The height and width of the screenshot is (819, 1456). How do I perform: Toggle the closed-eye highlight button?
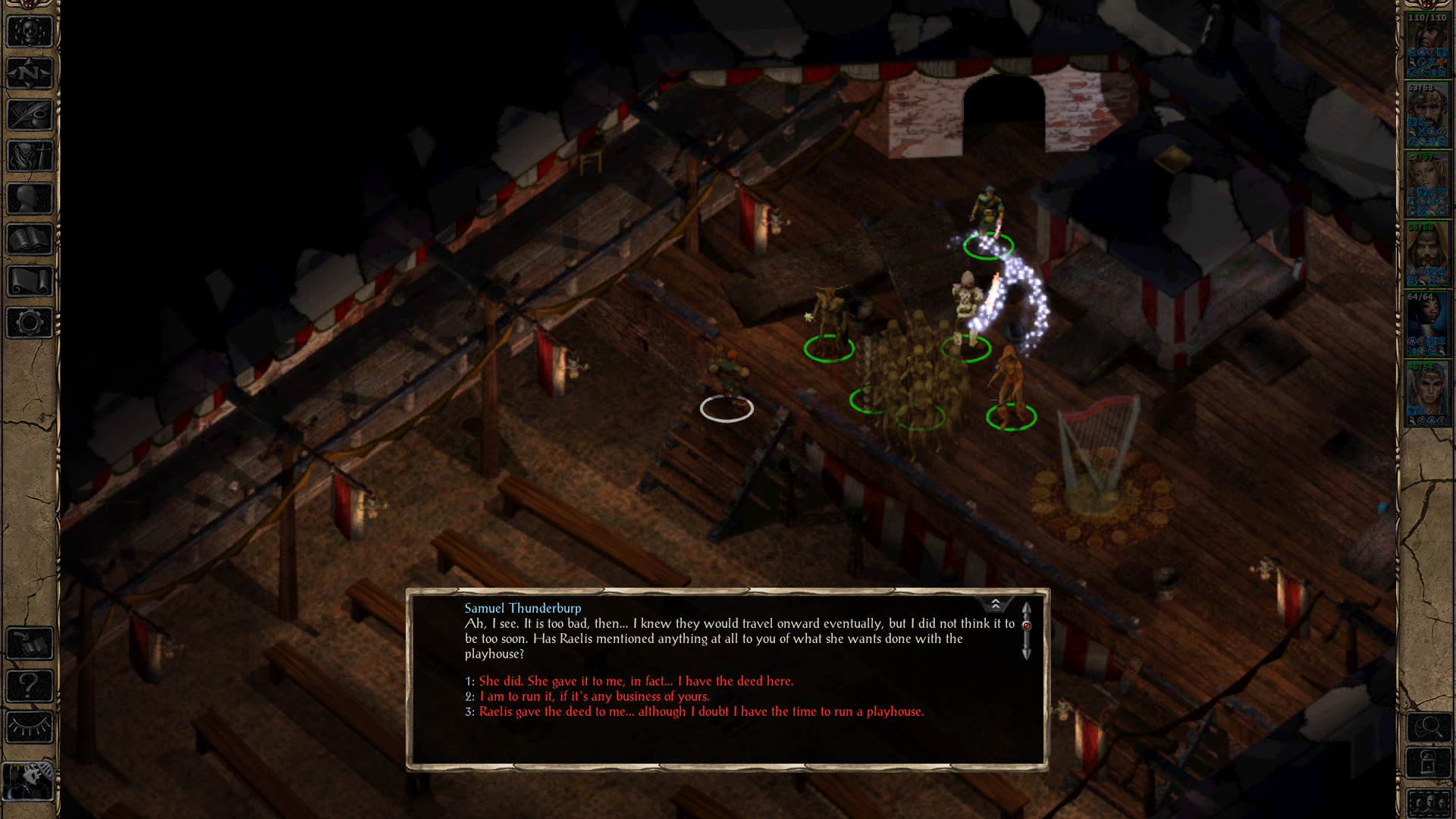click(x=30, y=728)
